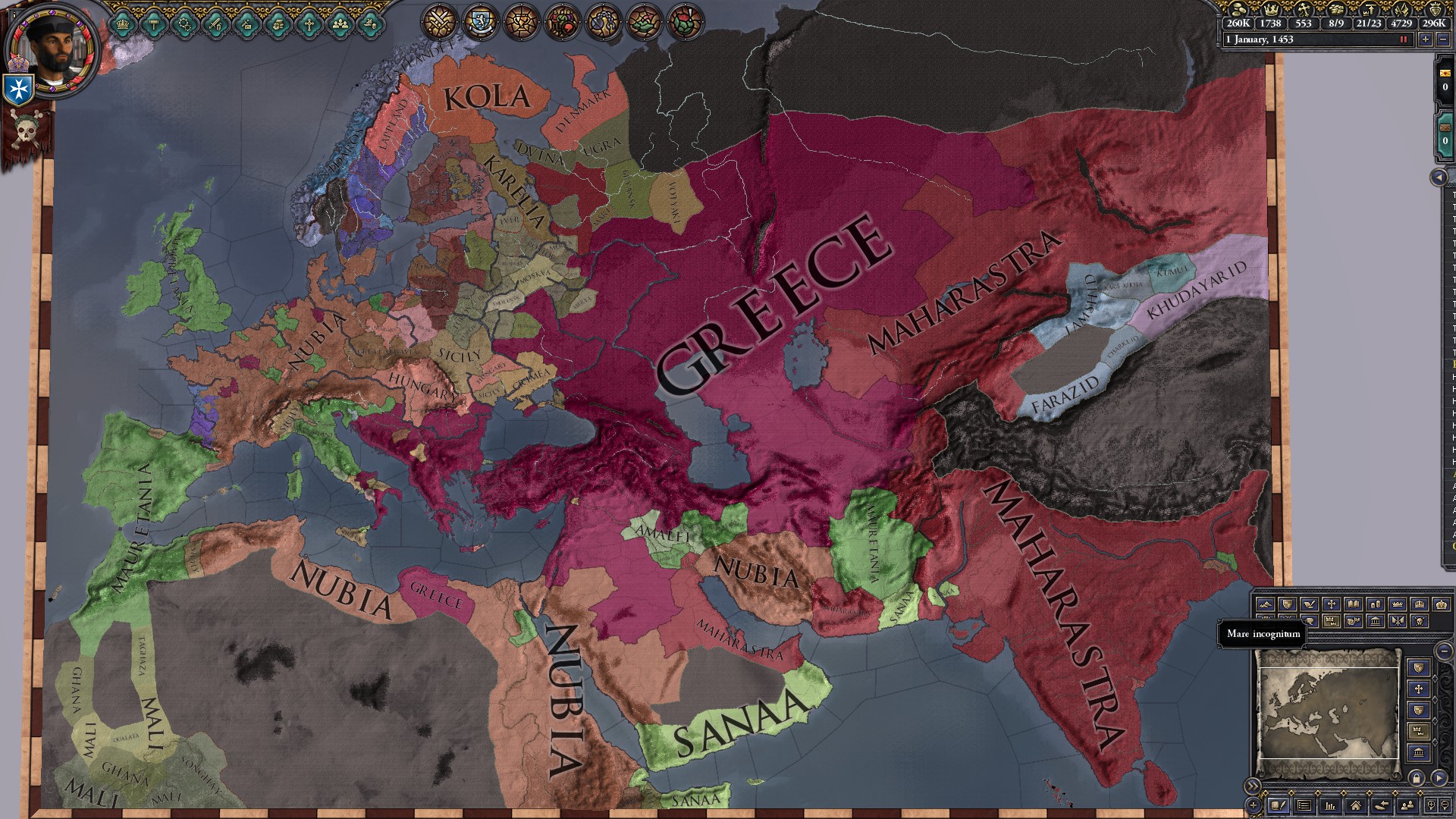1456x819 pixels.
Task: Toggle the play arrow beside the minimap lock
Action: pos(1439,778)
